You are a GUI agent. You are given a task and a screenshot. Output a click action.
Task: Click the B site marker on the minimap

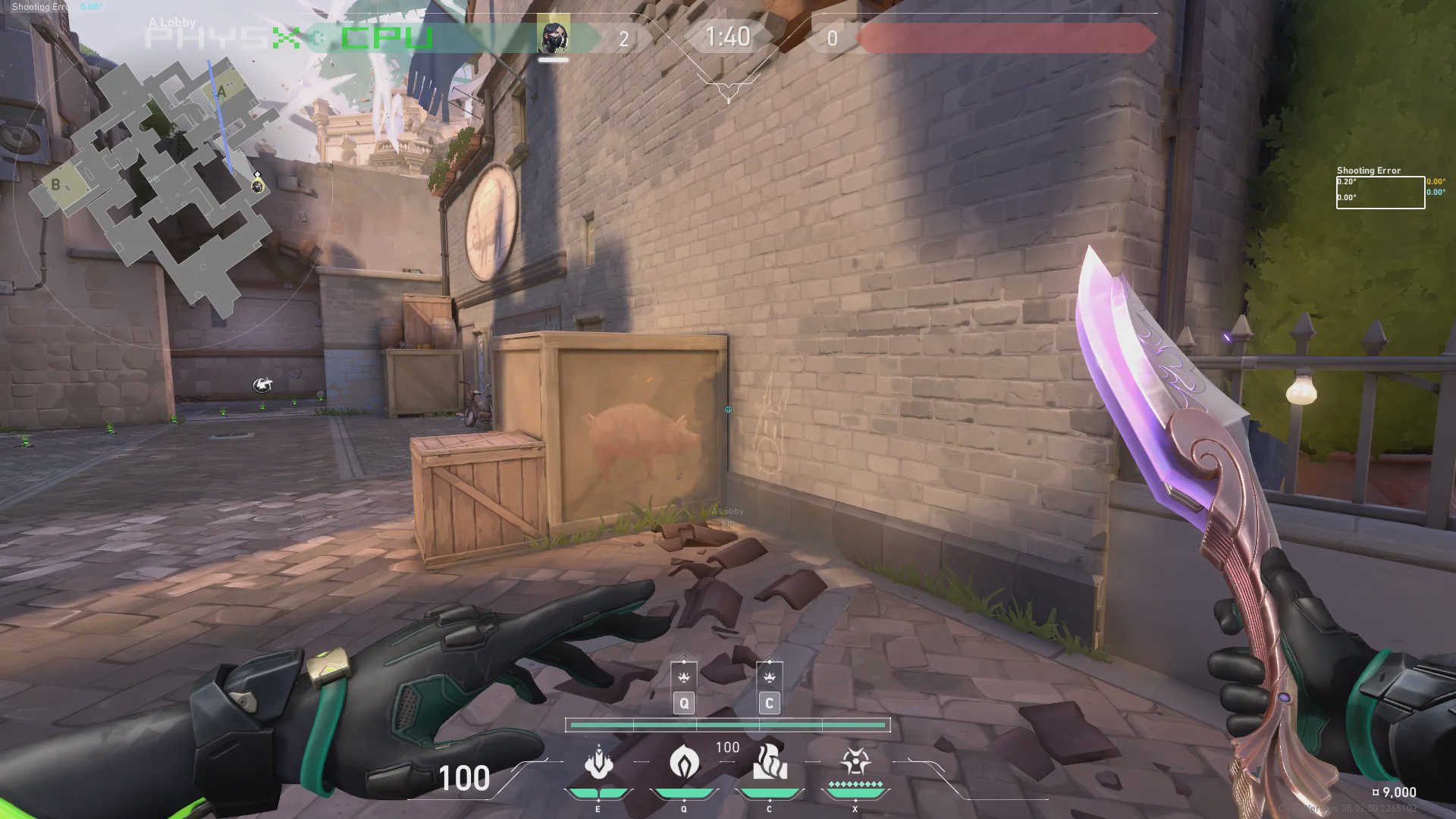tap(55, 184)
